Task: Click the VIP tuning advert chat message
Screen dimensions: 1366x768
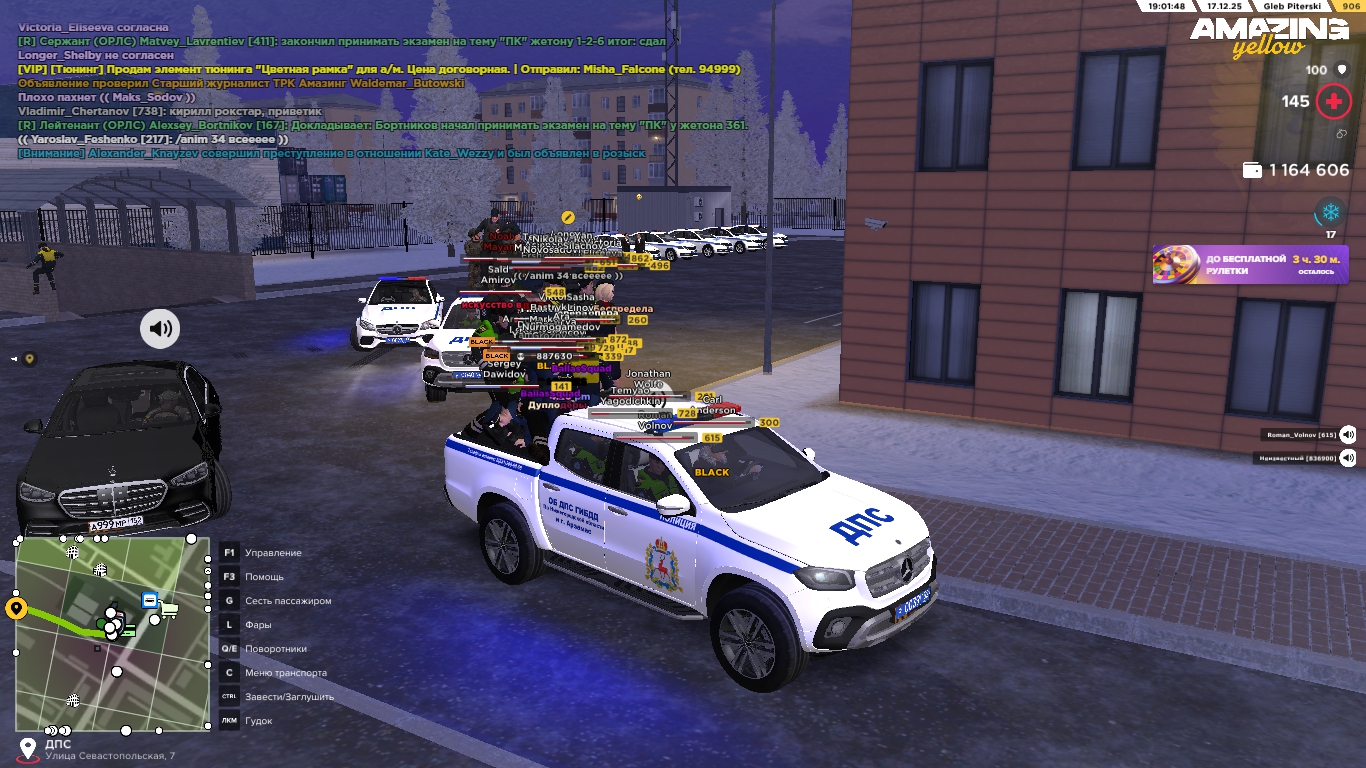Action: (379, 69)
